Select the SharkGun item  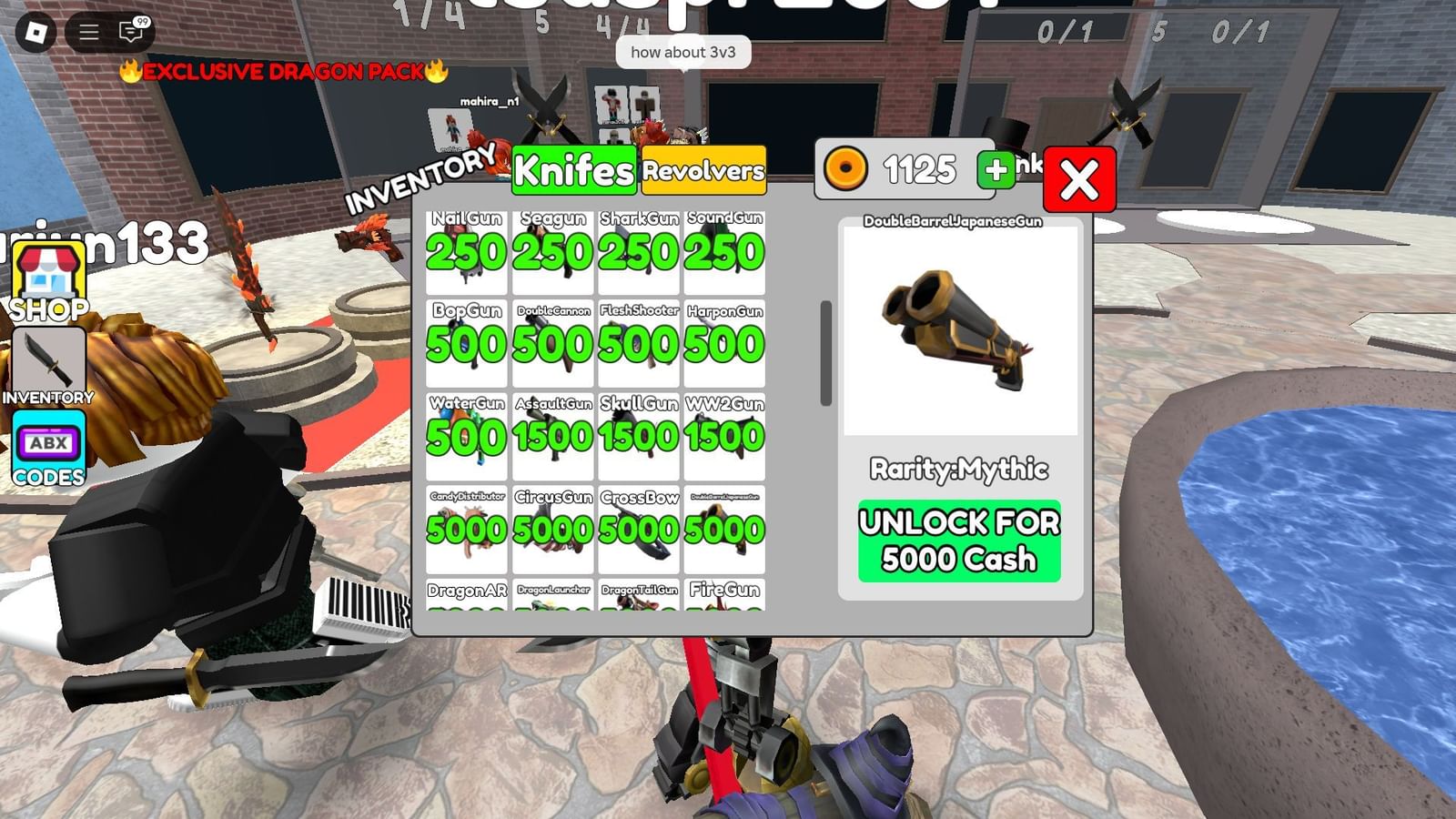pos(638,253)
